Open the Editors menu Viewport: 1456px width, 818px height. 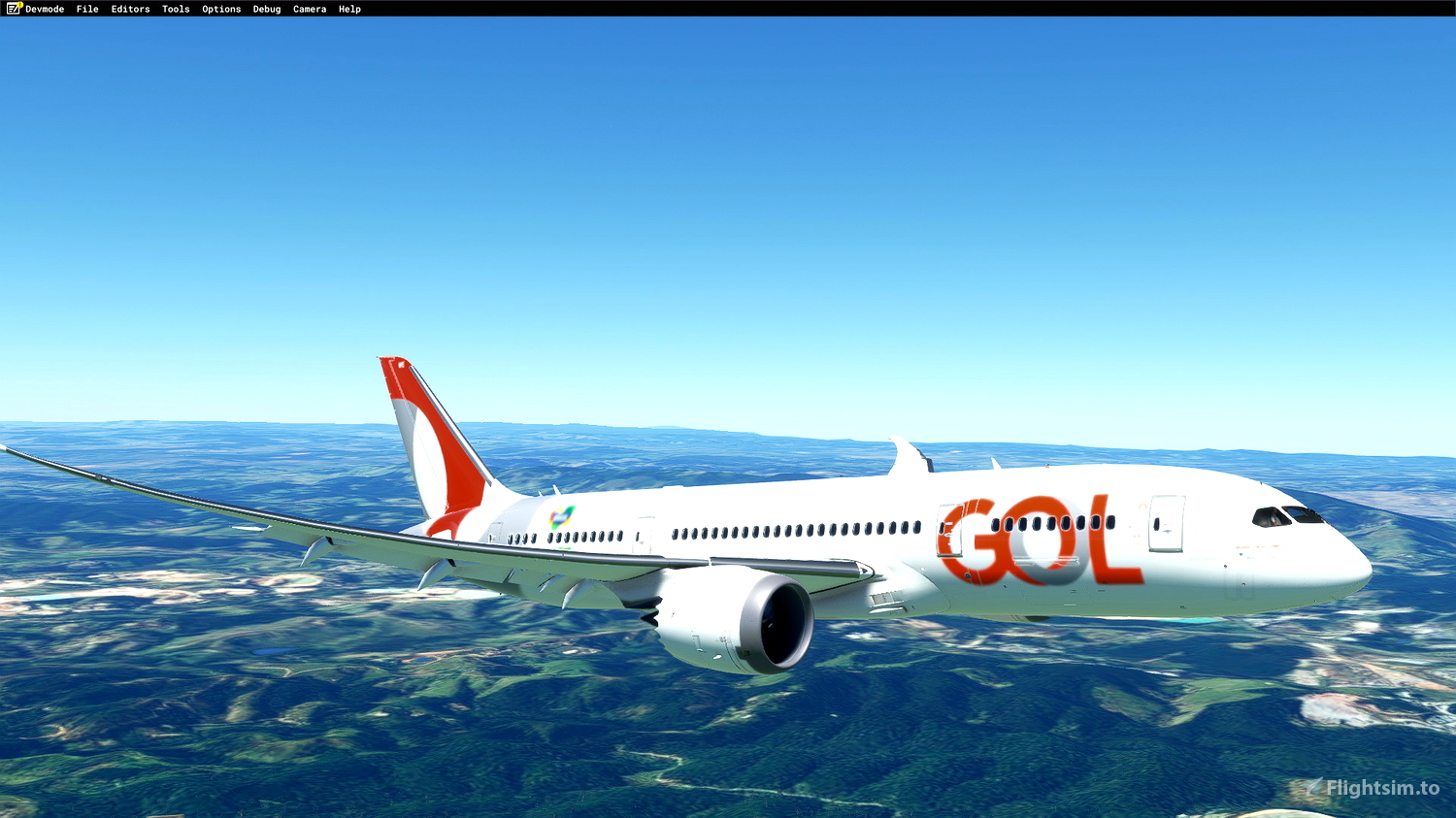130,9
